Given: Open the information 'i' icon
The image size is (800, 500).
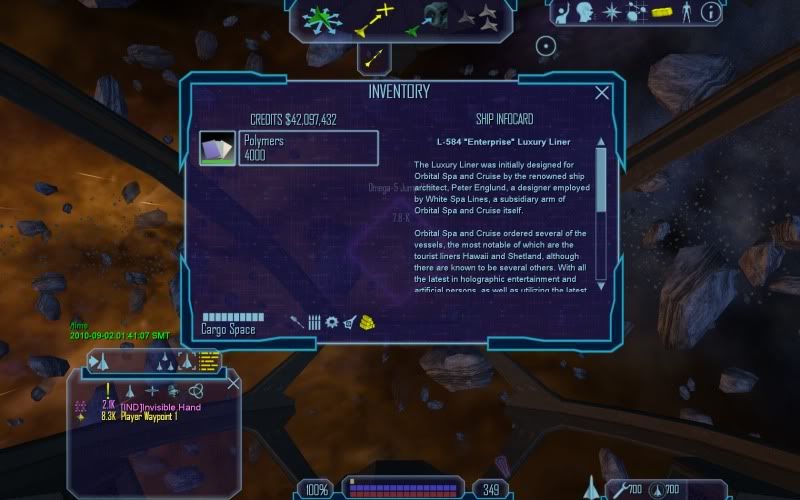Looking at the screenshot, I should pos(710,13).
